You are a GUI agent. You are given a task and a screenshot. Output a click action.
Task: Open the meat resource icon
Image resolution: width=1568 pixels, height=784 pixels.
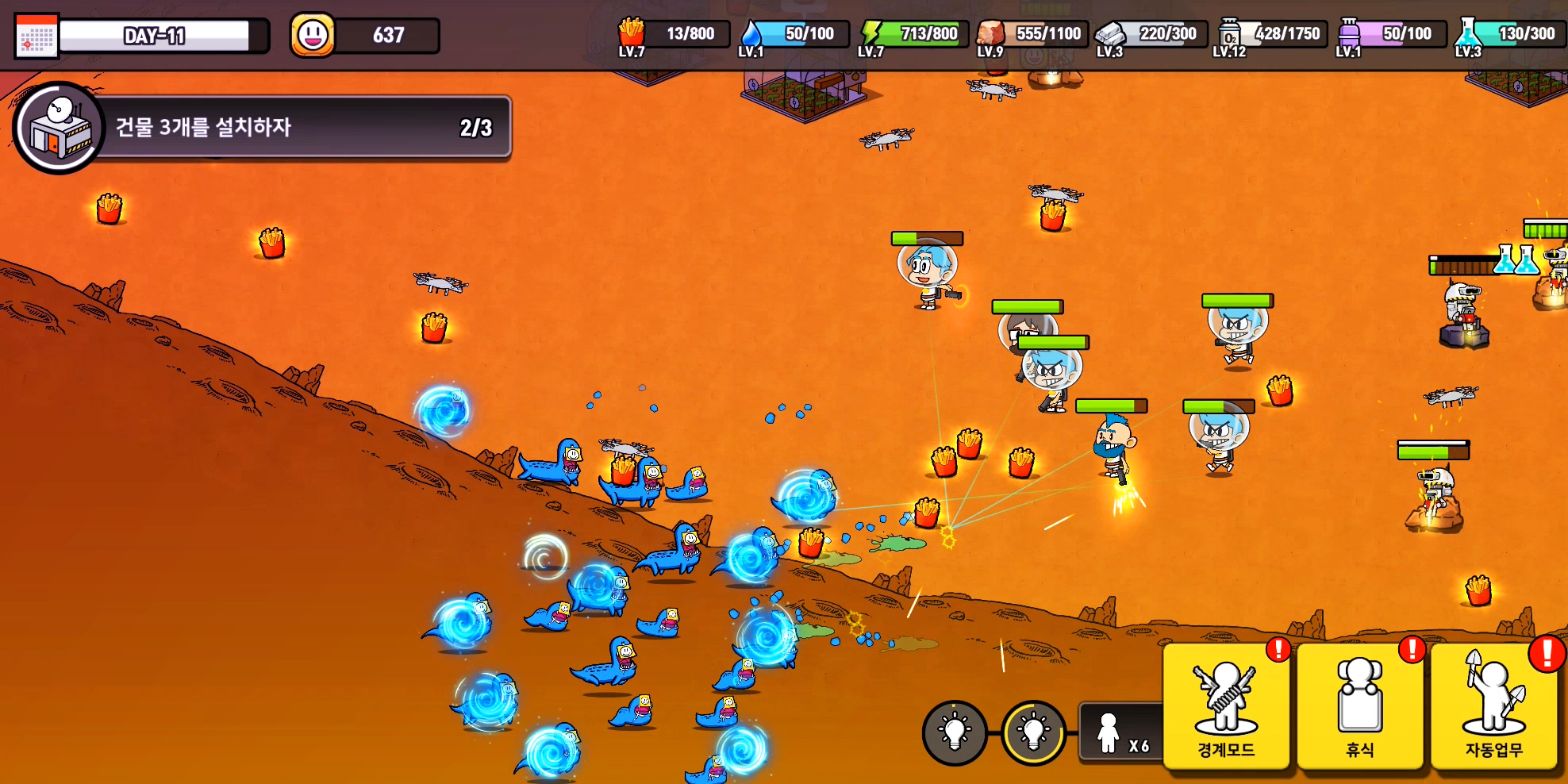990,33
